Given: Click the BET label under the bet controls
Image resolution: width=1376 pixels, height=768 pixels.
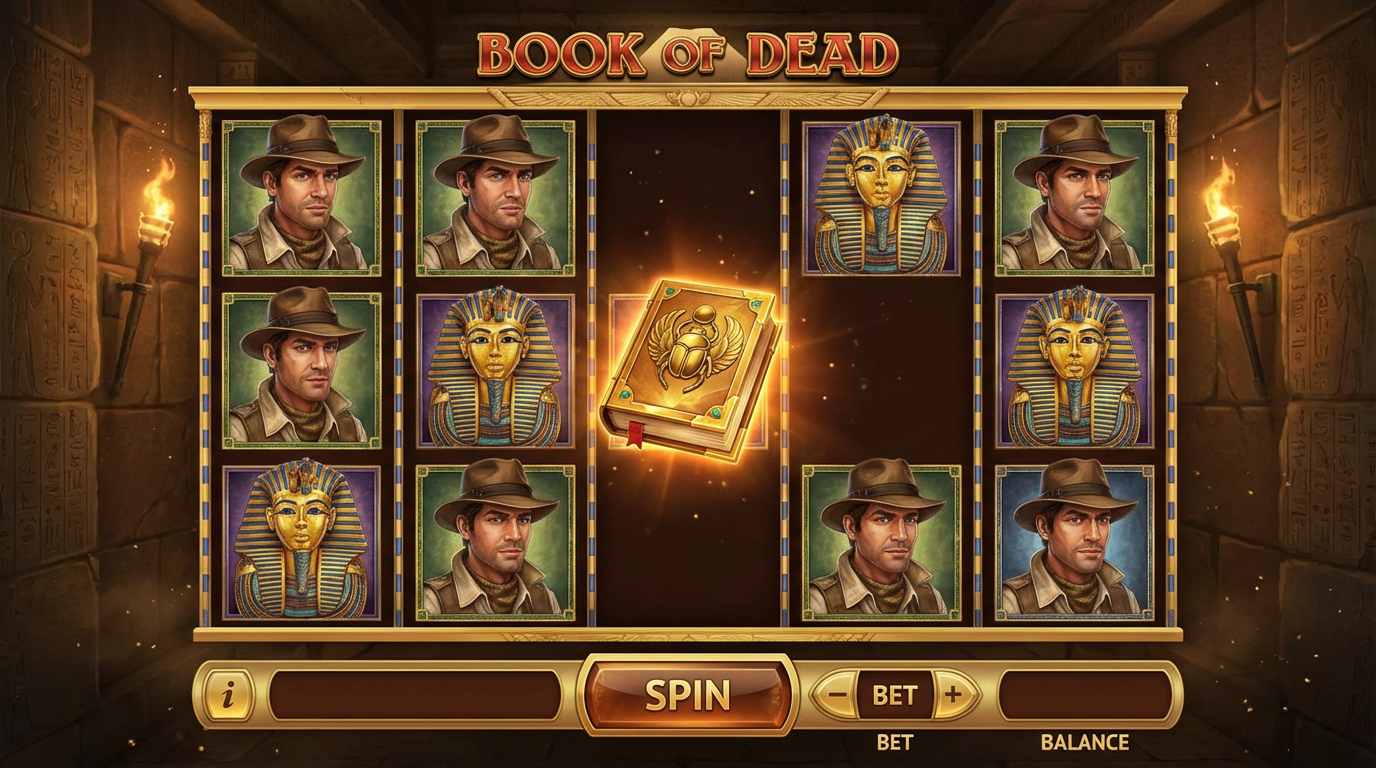Looking at the screenshot, I should (x=897, y=741).
